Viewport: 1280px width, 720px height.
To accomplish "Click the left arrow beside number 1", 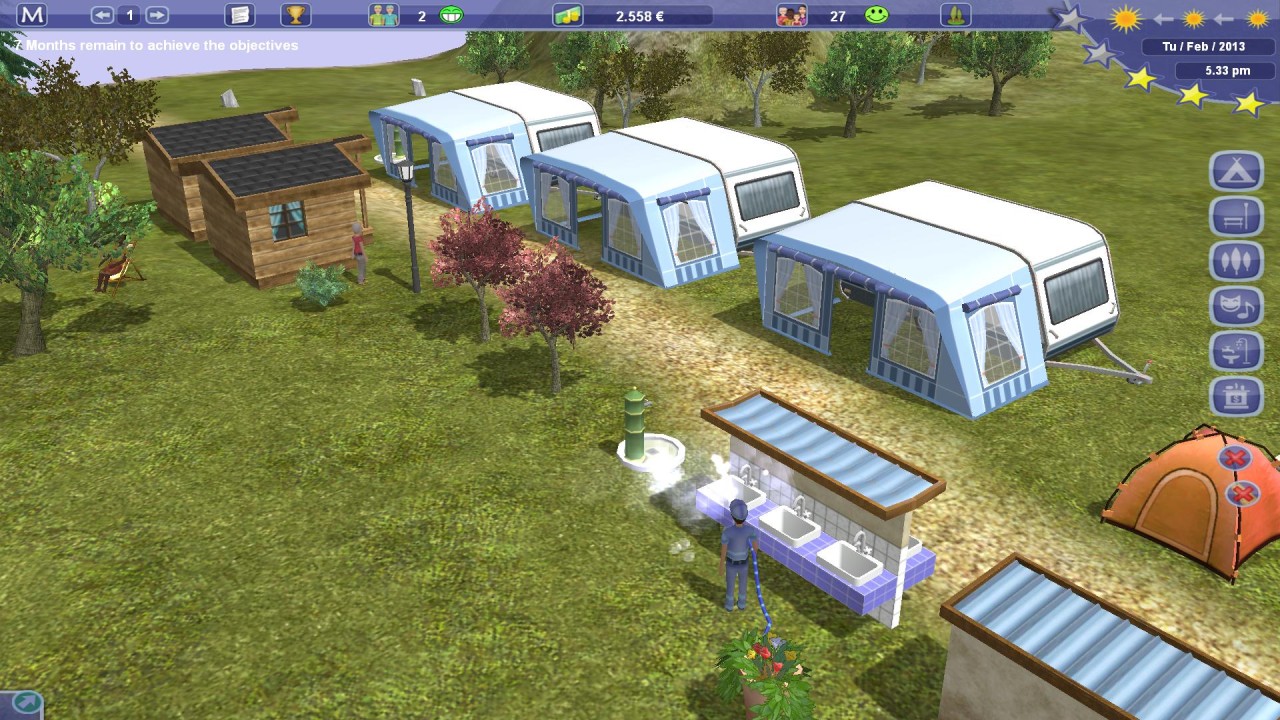I will tap(102, 15).
